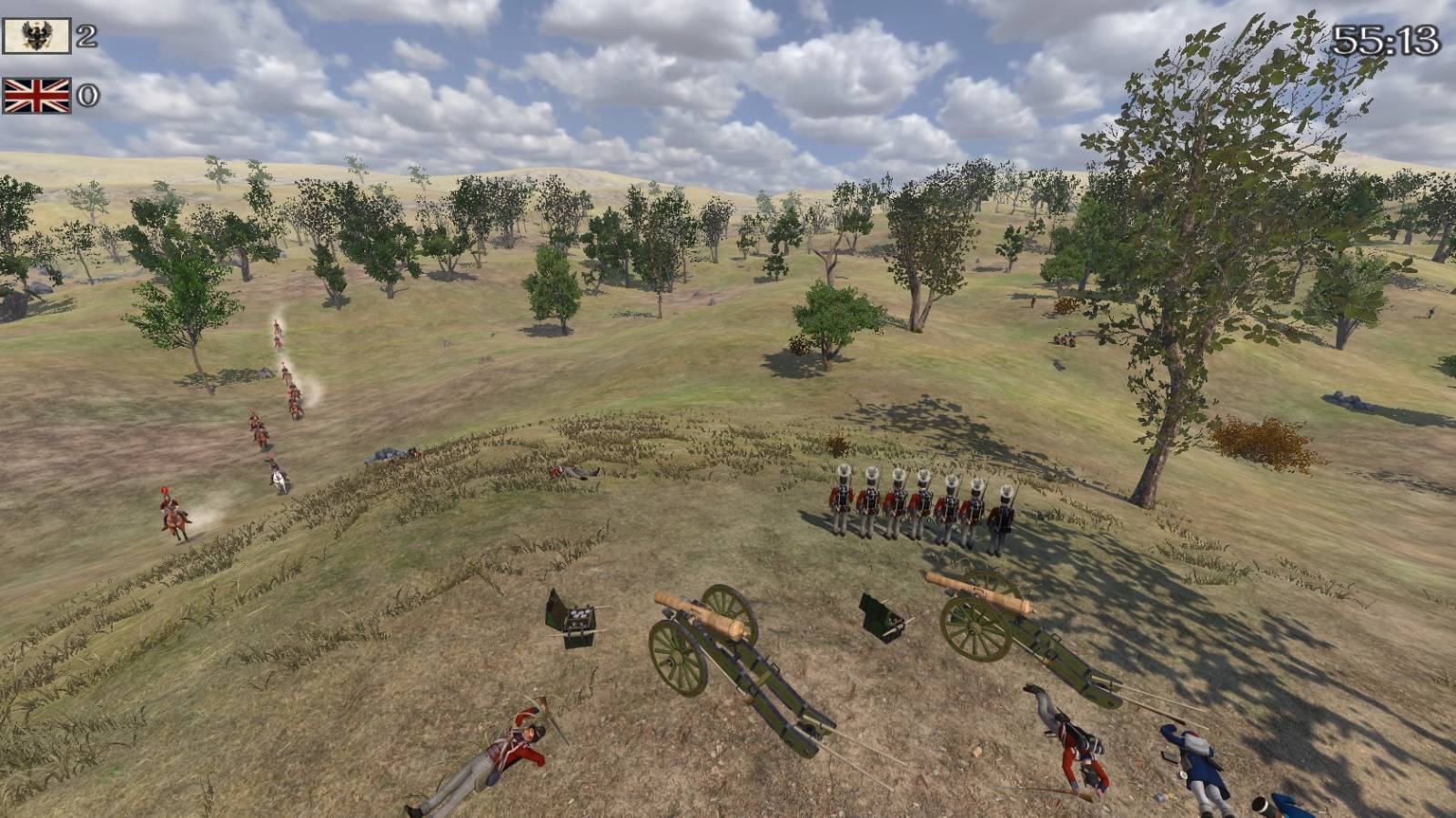The width and height of the screenshot is (1456, 818).
Task: Click the Prussian eagle team flag icon
Action: 36,36
